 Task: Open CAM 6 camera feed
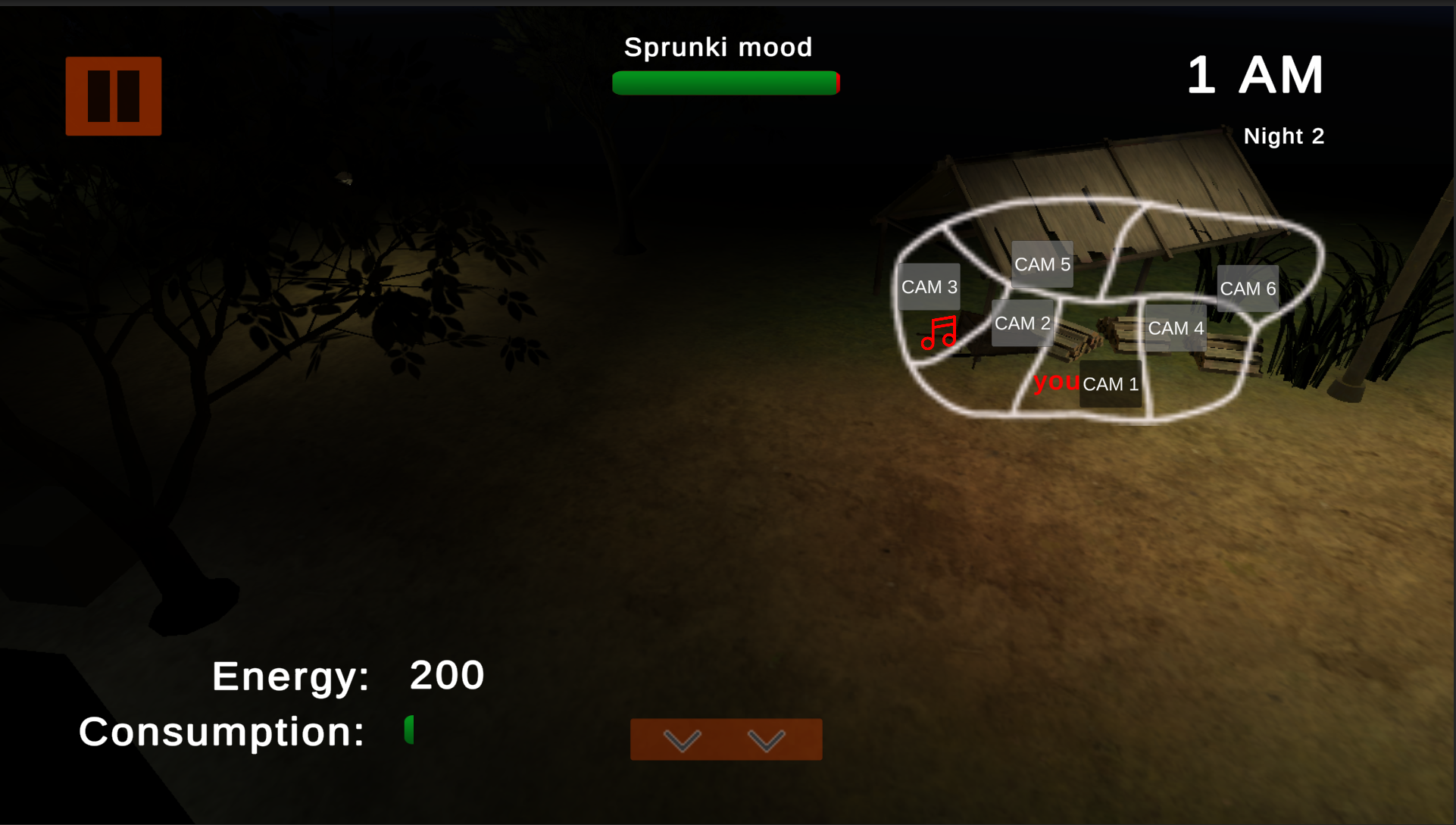pyautogui.click(x=1248, y=288)
